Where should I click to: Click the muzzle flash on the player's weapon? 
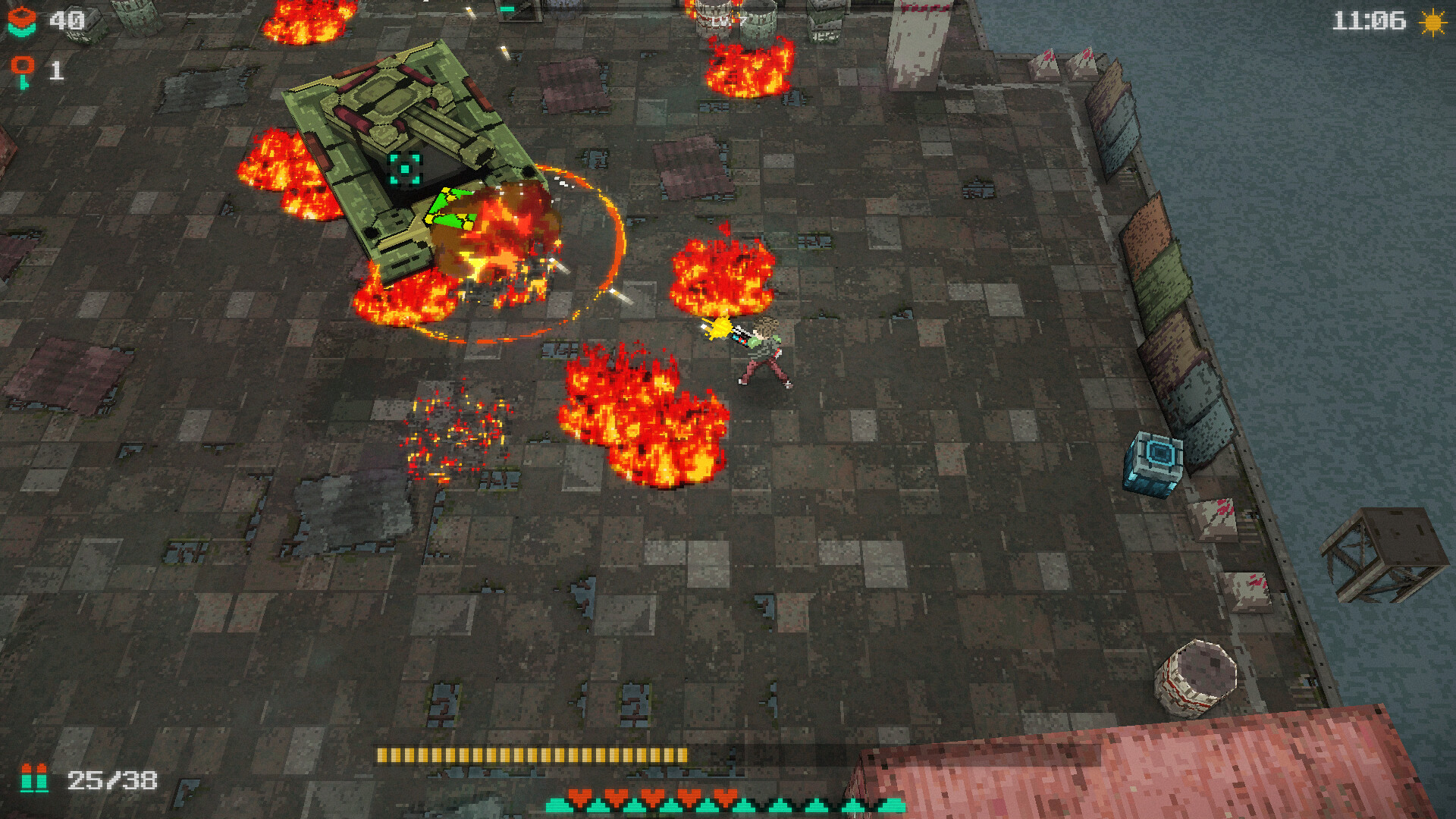pyautogui.click(x=719, y=329)
